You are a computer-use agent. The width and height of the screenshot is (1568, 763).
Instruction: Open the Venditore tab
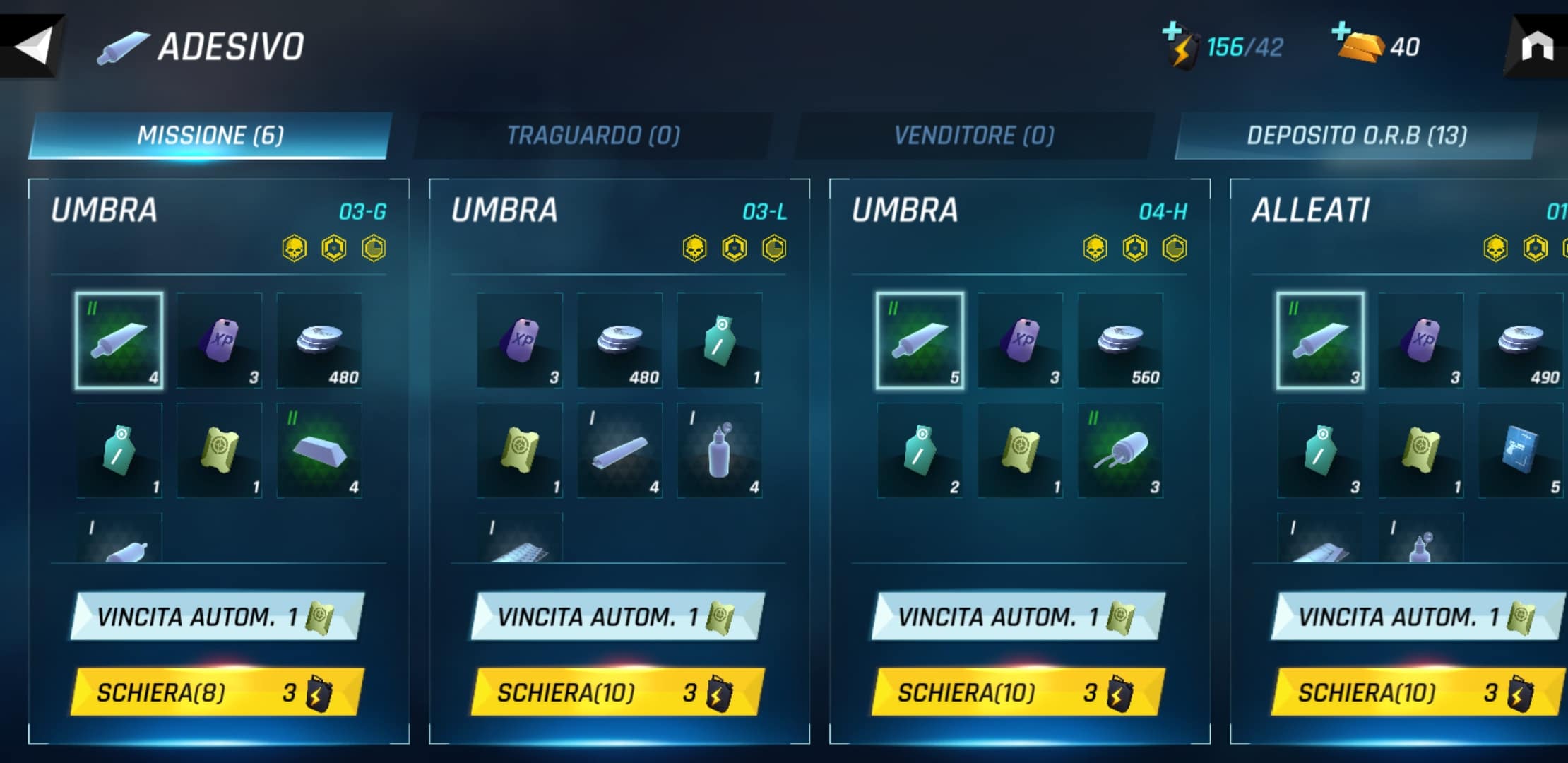(x=974, y=135)
